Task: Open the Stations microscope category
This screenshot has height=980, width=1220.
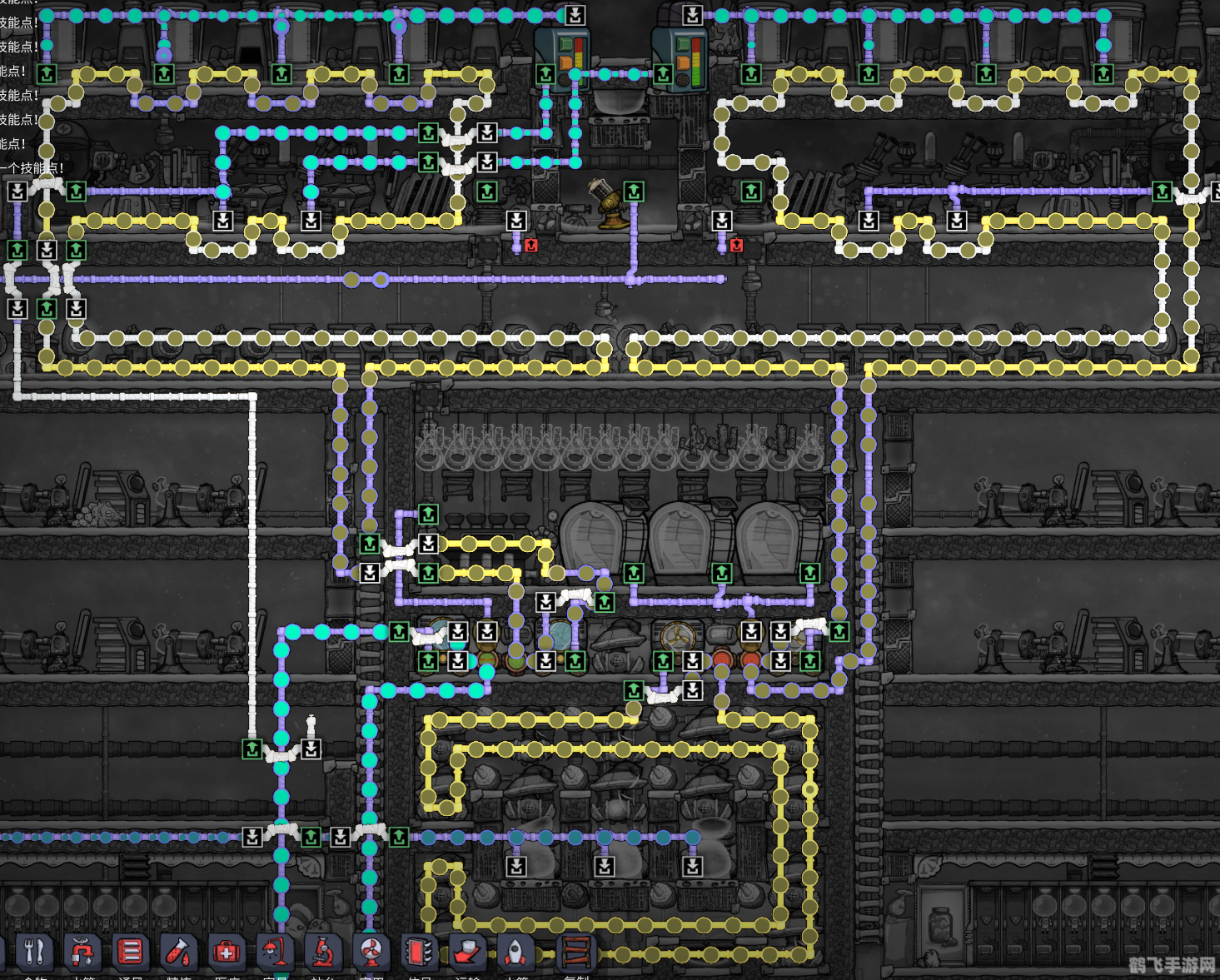Action: click(322, 951)
